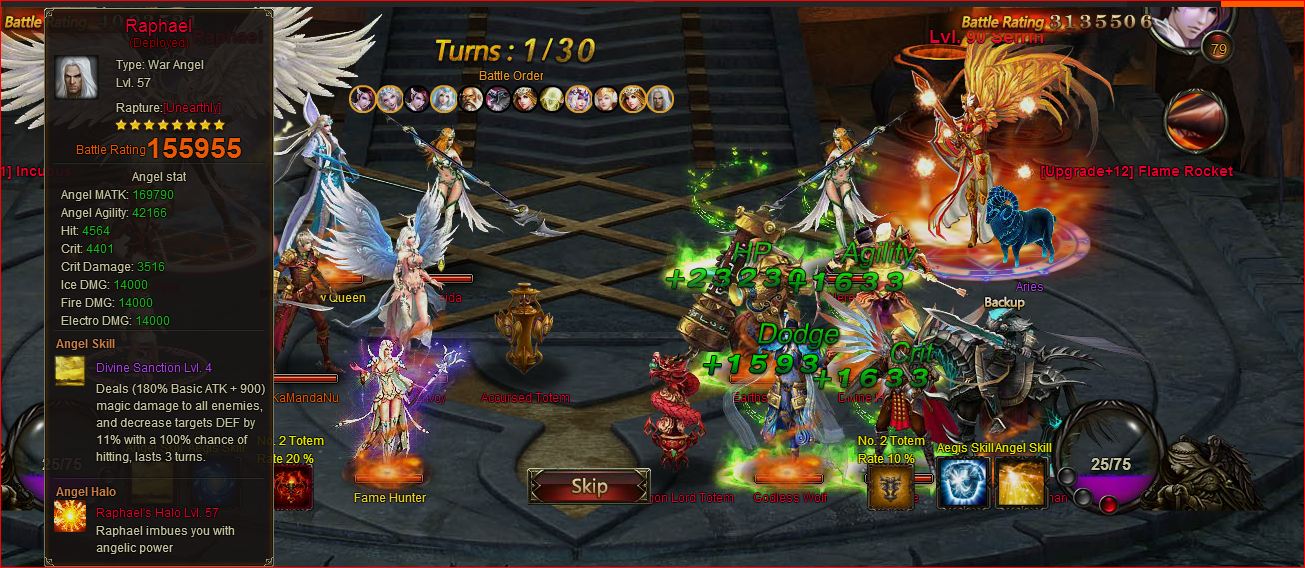Select the right-side No. 2 Totem icon
Screen dimensions: 1305x568
tap(890, 486)
